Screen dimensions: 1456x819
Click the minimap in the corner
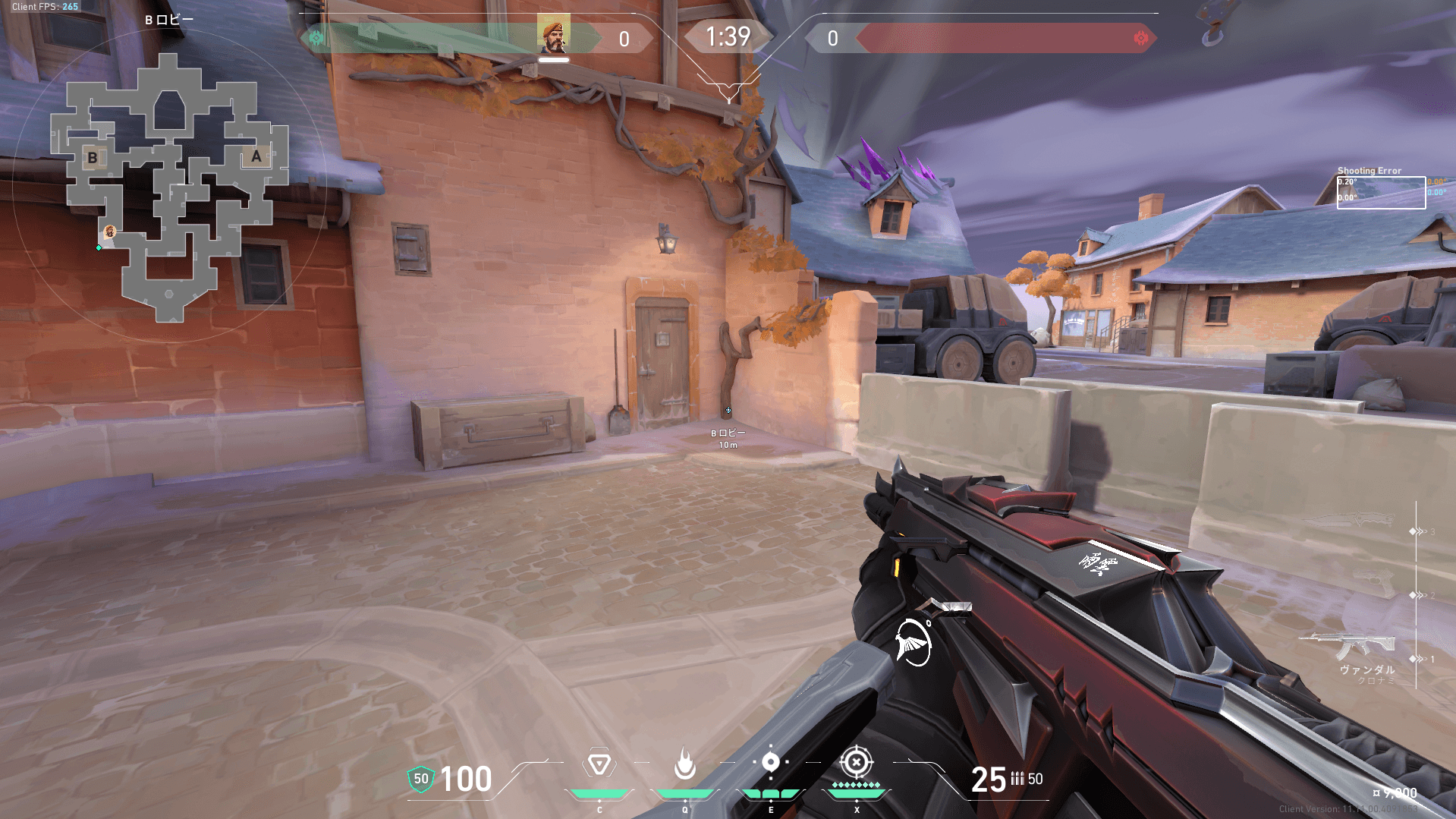tap(168, 187)
